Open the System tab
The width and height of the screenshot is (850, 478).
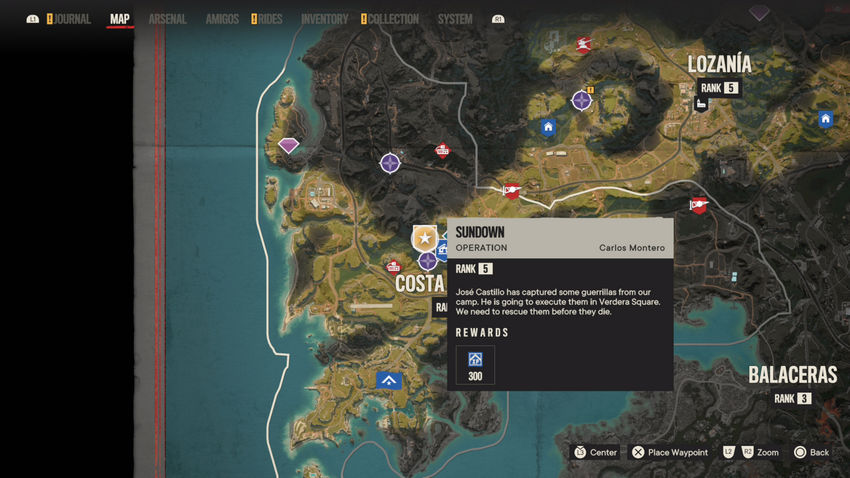pos(455,19)
